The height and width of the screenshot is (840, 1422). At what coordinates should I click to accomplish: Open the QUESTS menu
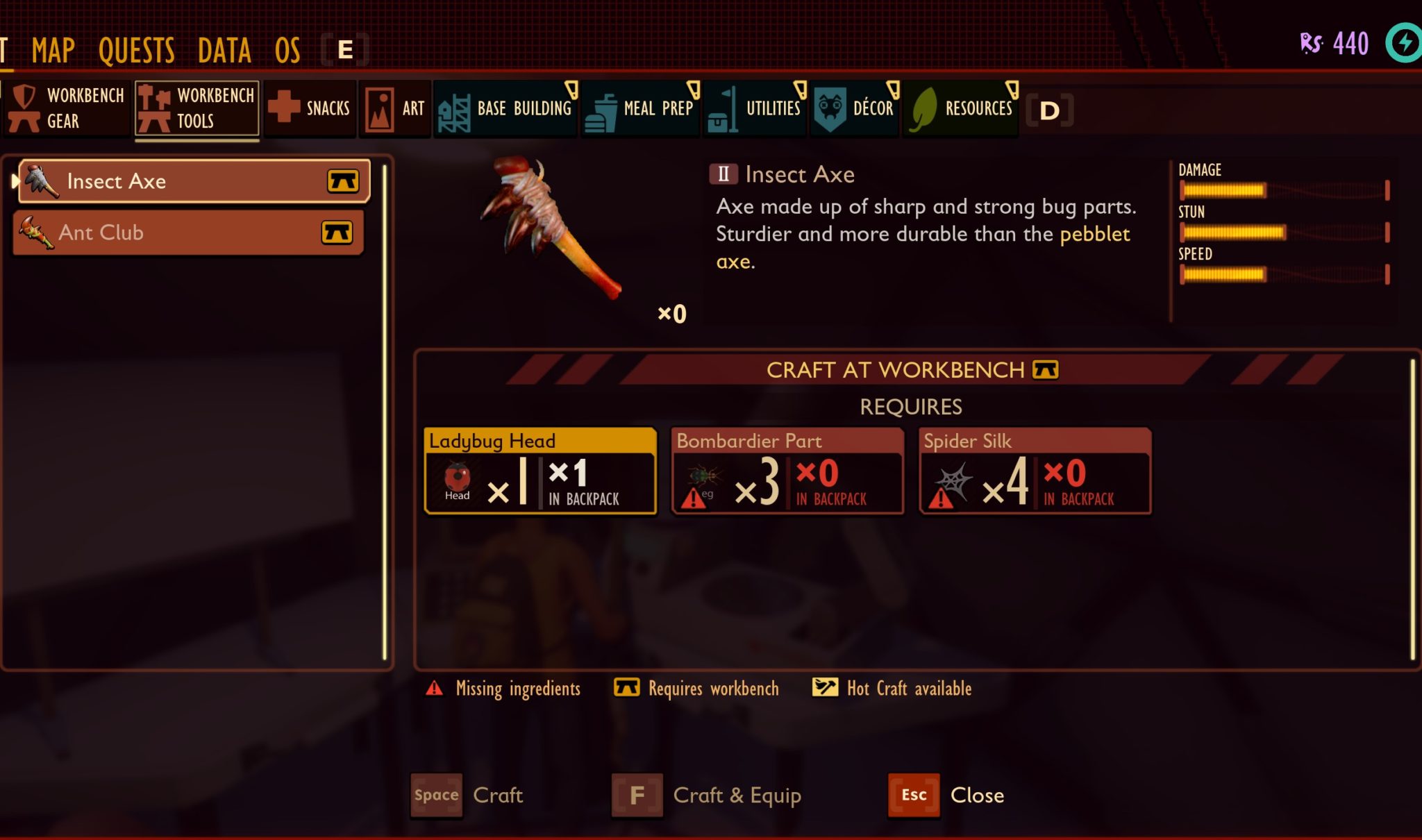coord(136,49)
